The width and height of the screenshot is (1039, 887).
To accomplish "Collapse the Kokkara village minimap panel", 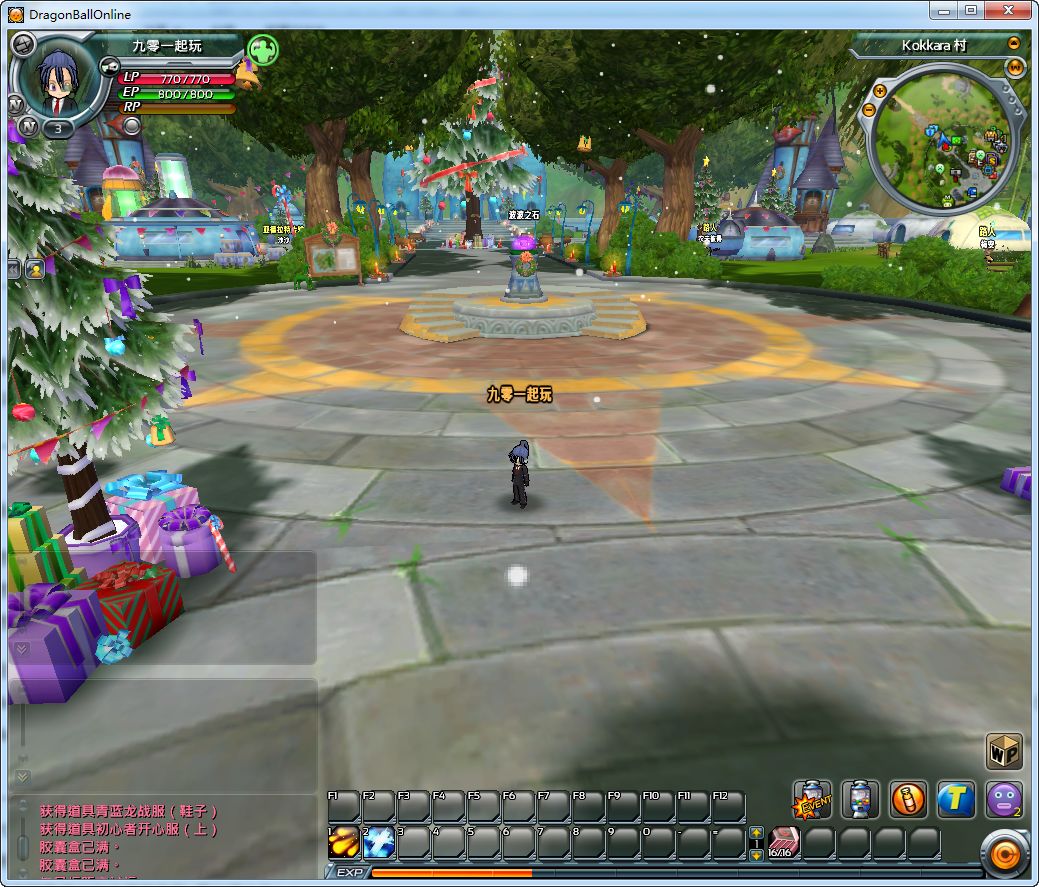I will (1014, 44).
